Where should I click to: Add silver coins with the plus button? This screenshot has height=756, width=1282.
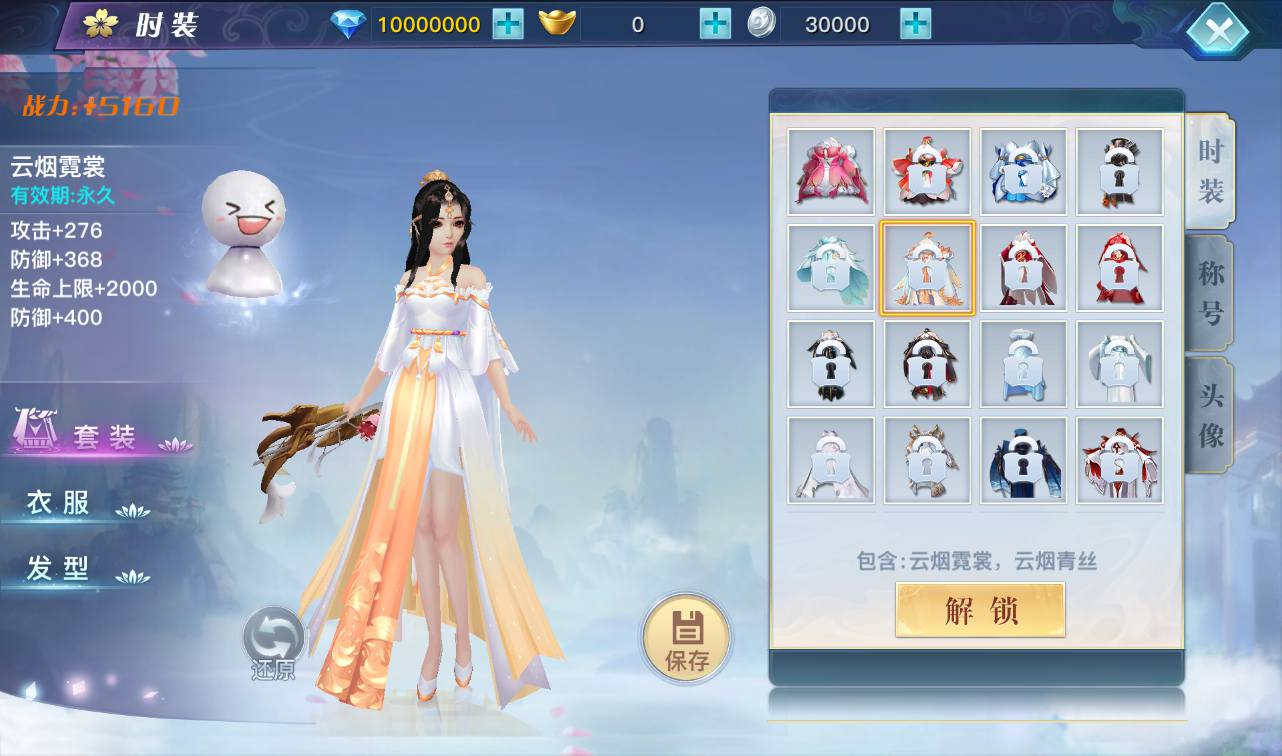(915, 24)
